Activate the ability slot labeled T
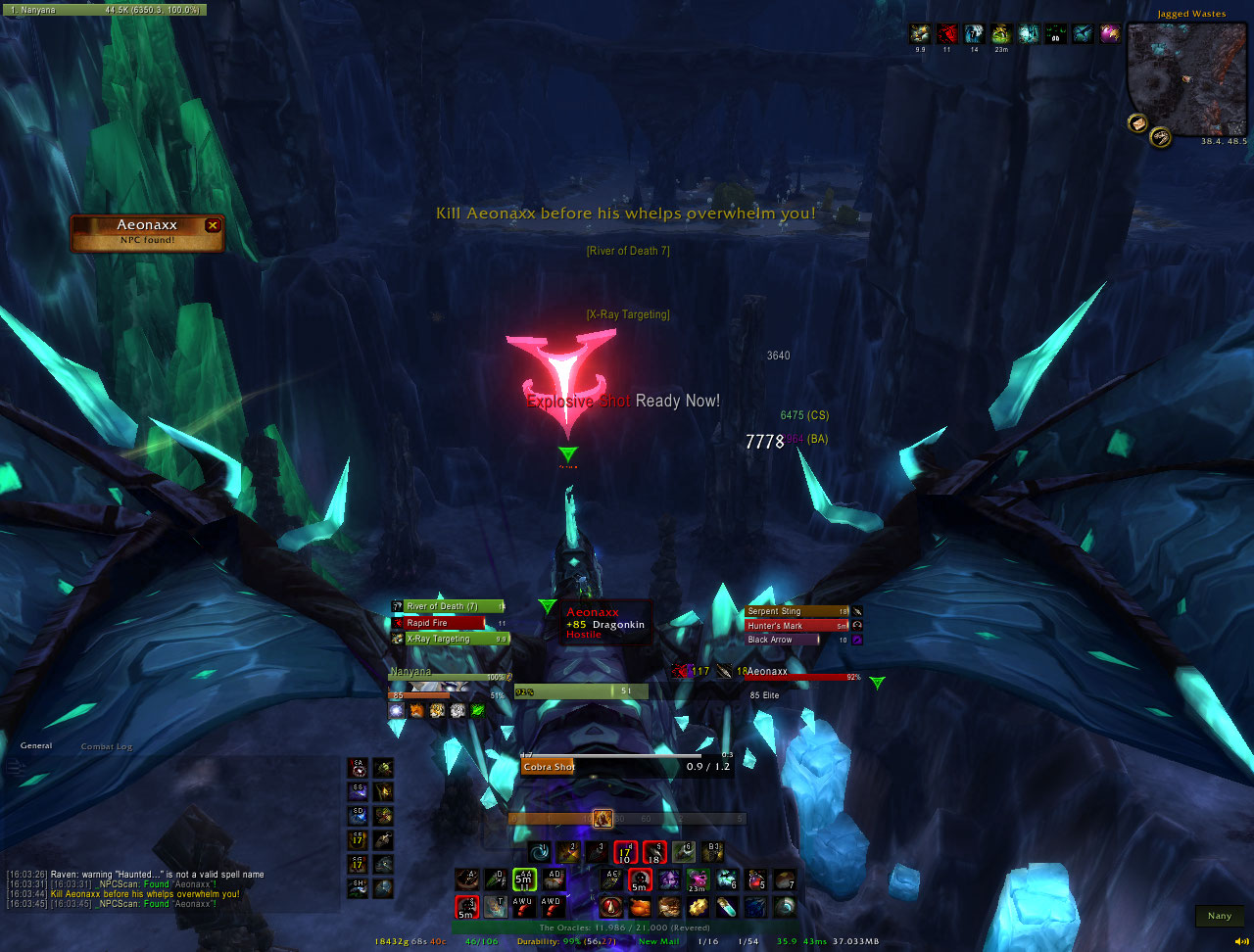 click(x=496, y=907)
